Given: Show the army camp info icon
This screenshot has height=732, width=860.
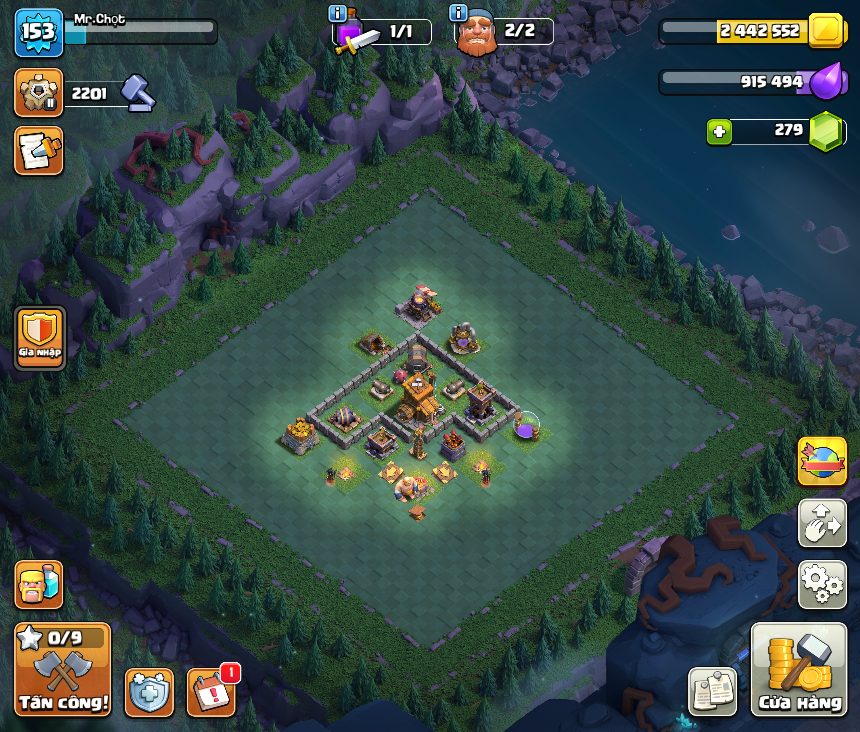Looking at the screenshot, I should [338, 14].
